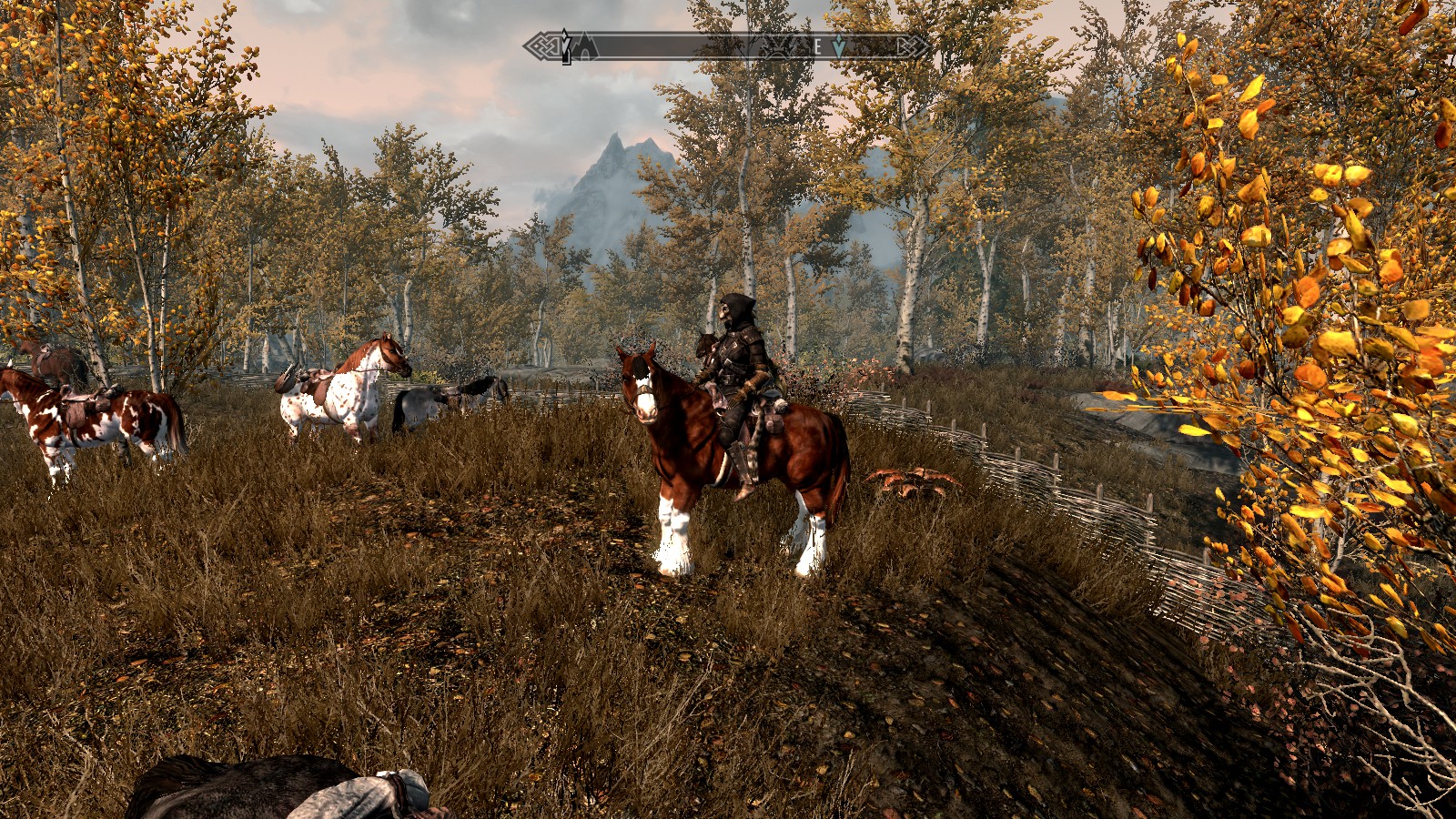Select the black-and-white marker at compass left end

(566, 45)
